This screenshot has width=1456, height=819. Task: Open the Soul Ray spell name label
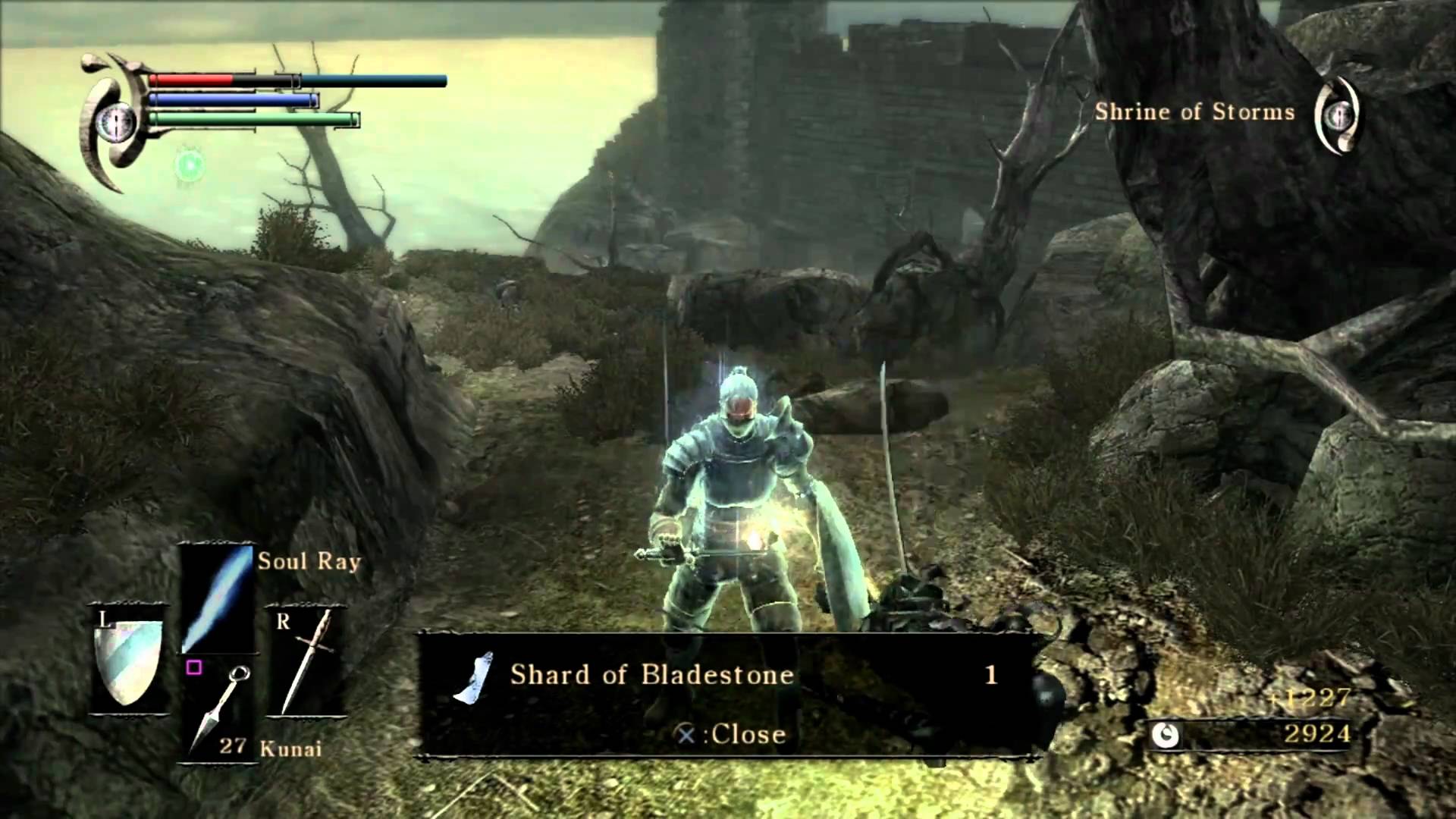(x=310, y=561)
